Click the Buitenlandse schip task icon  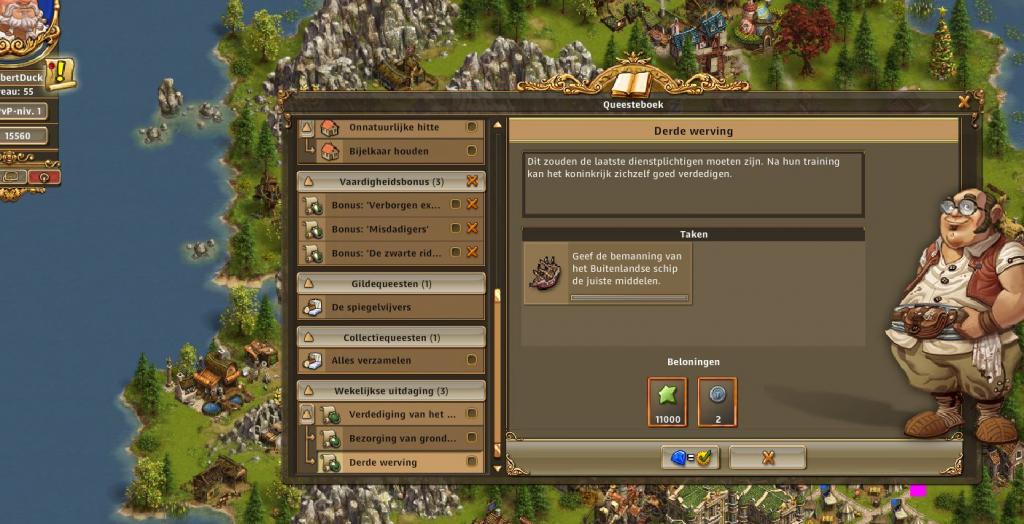pos(547,273)
